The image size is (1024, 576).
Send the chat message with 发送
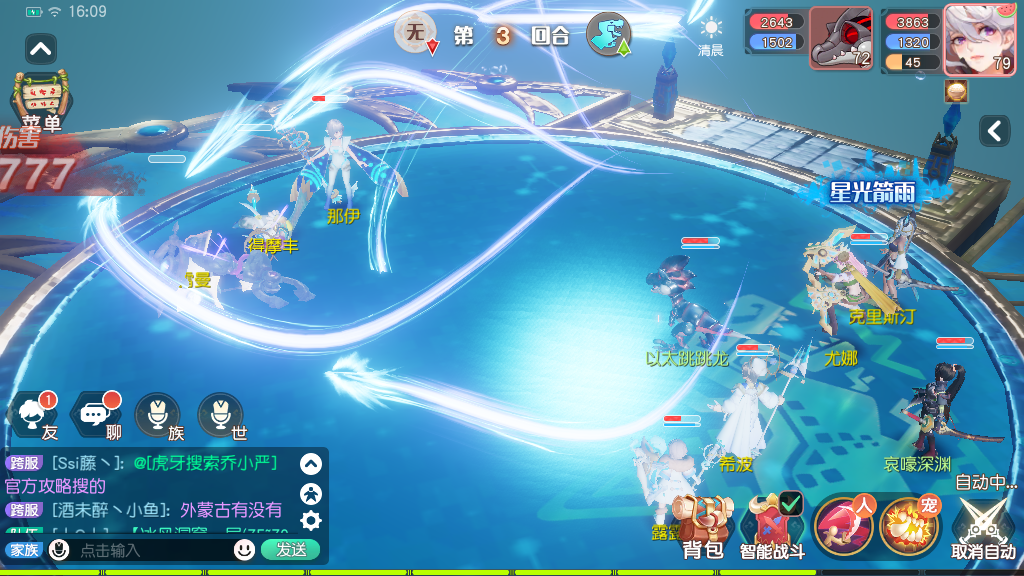click(291, 550)
